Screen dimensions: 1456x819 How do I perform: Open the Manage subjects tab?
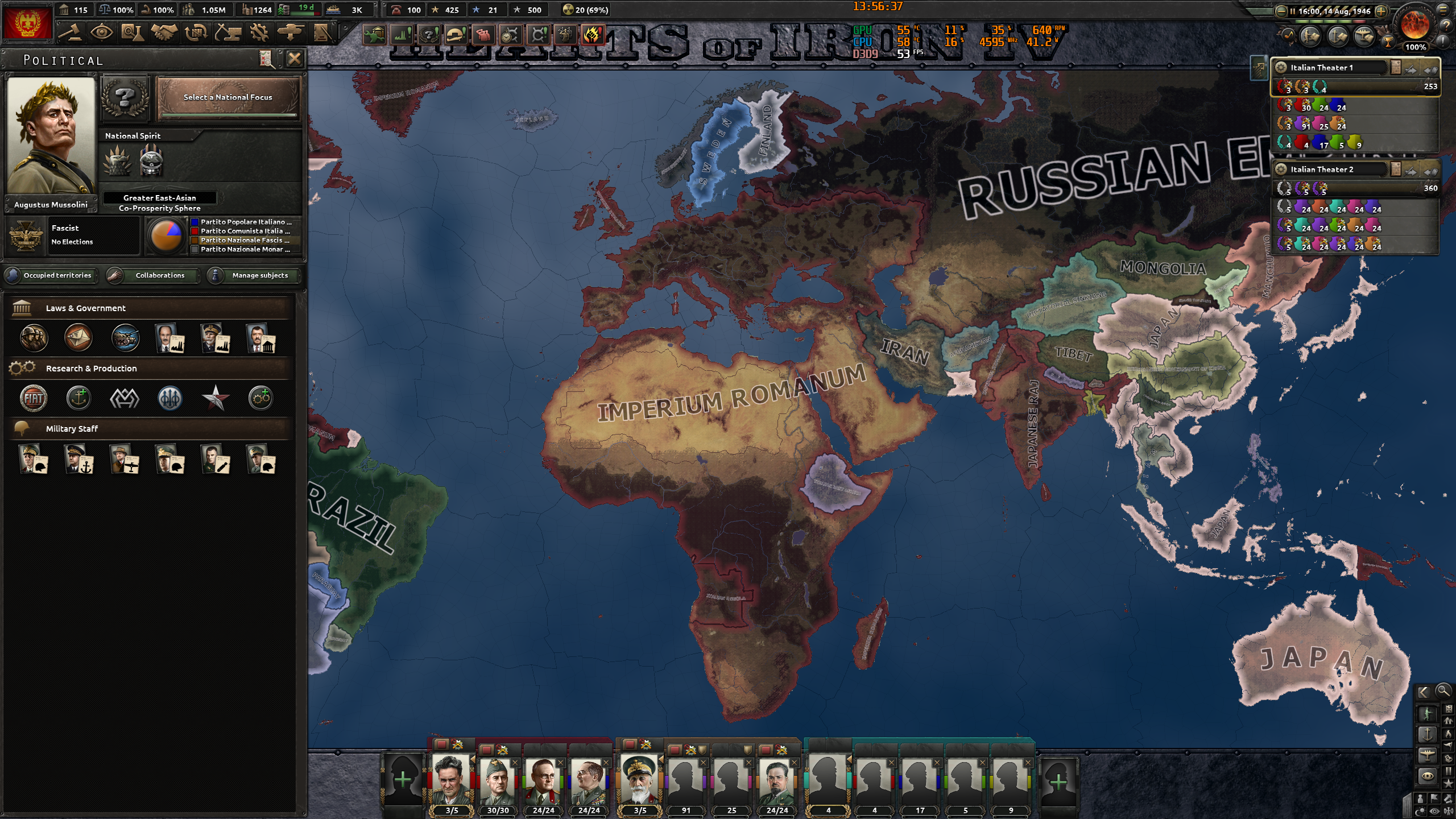tap(253, 275)
